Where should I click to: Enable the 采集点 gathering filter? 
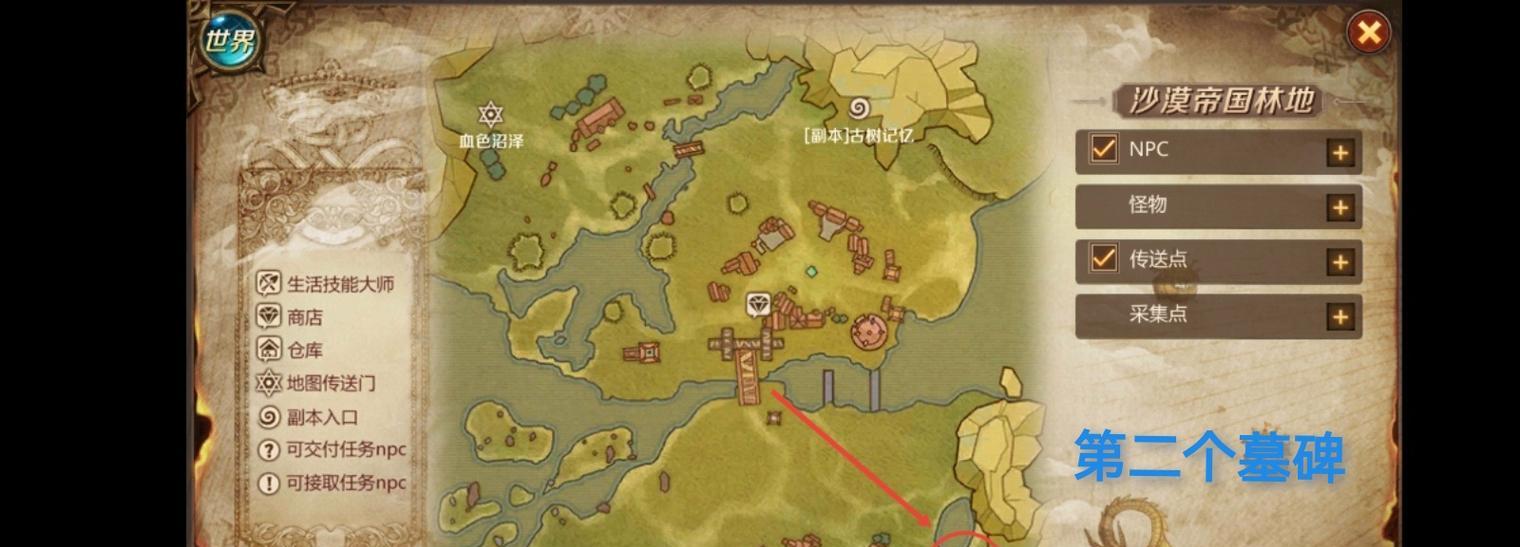[1104, 314]
